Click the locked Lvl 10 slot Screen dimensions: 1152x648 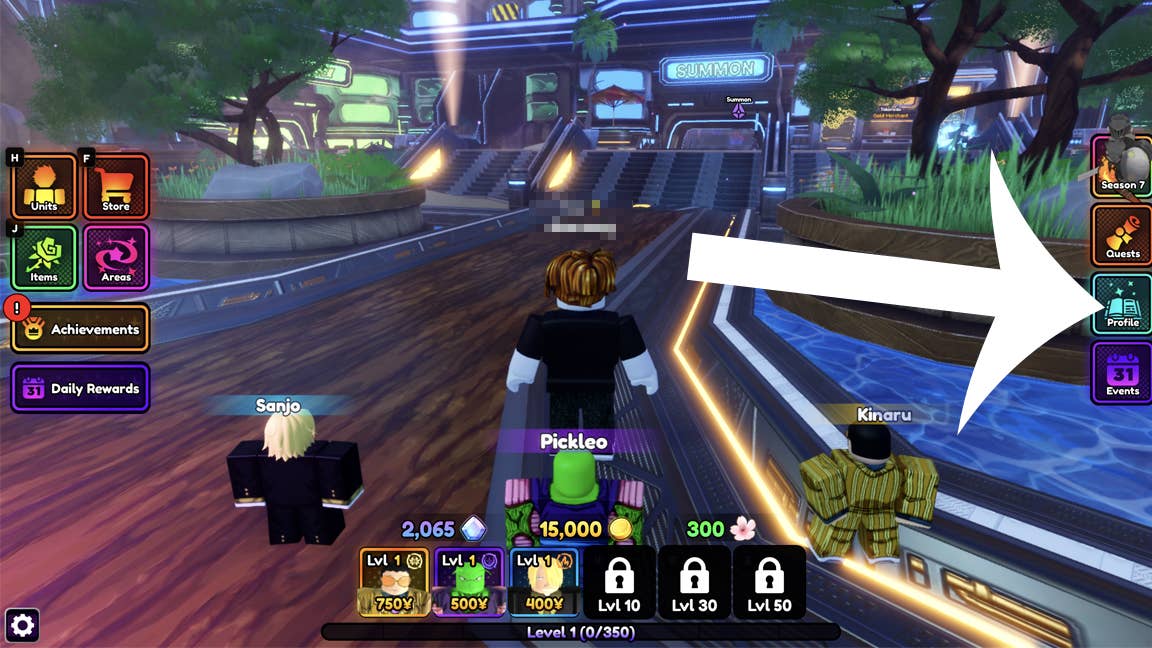coord(619,582)
